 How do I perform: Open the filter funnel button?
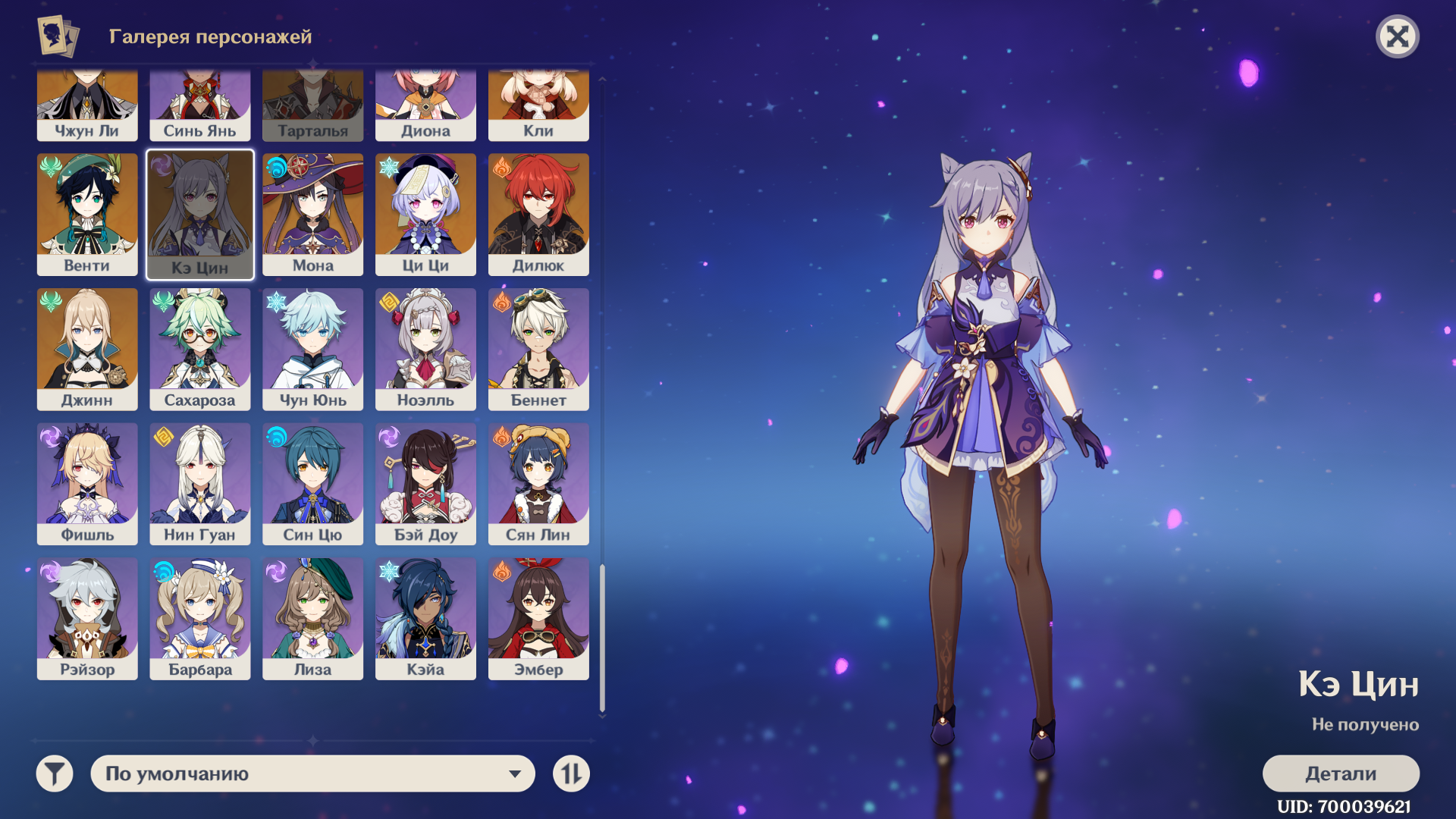[55, 773]
